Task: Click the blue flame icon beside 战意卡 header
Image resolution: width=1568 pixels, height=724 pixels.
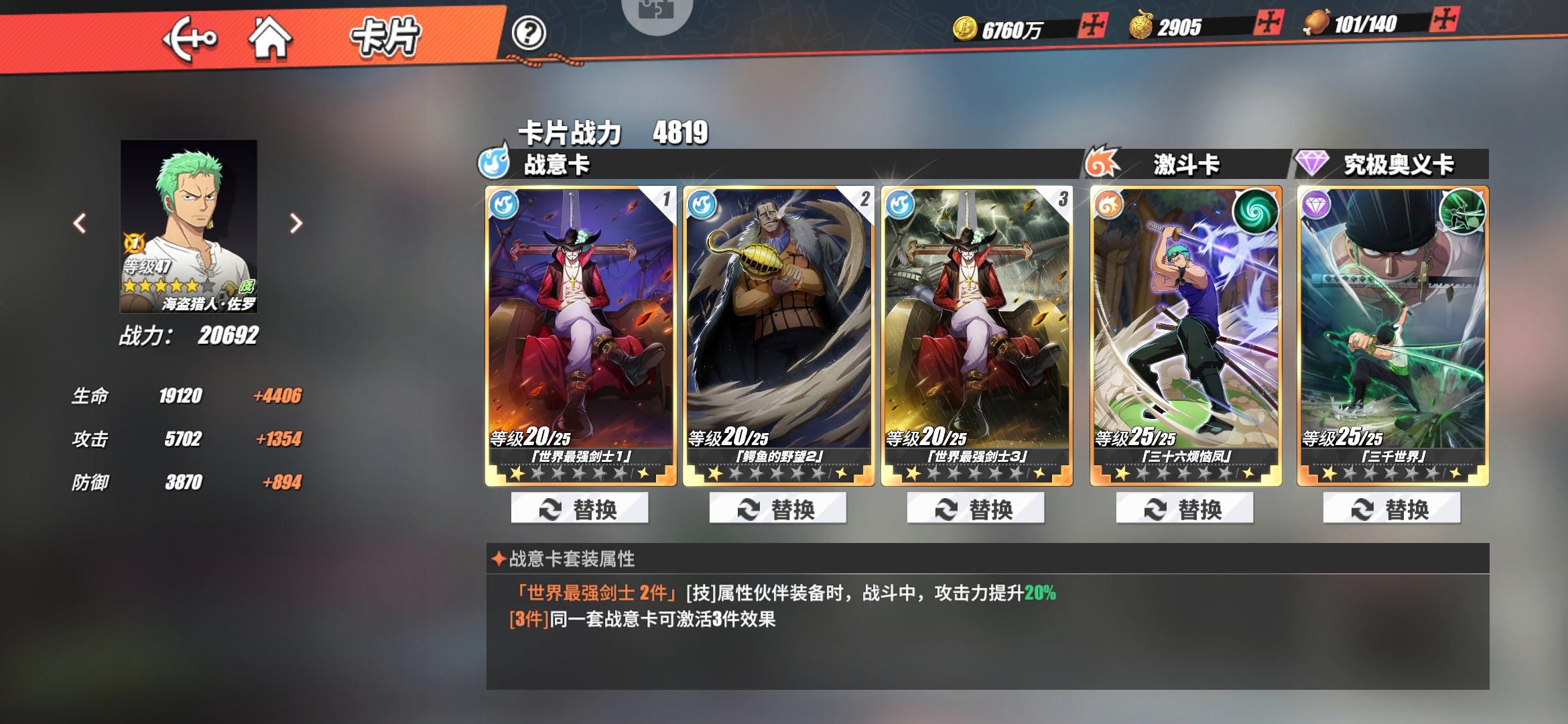Action: click(x=494, y=164)
